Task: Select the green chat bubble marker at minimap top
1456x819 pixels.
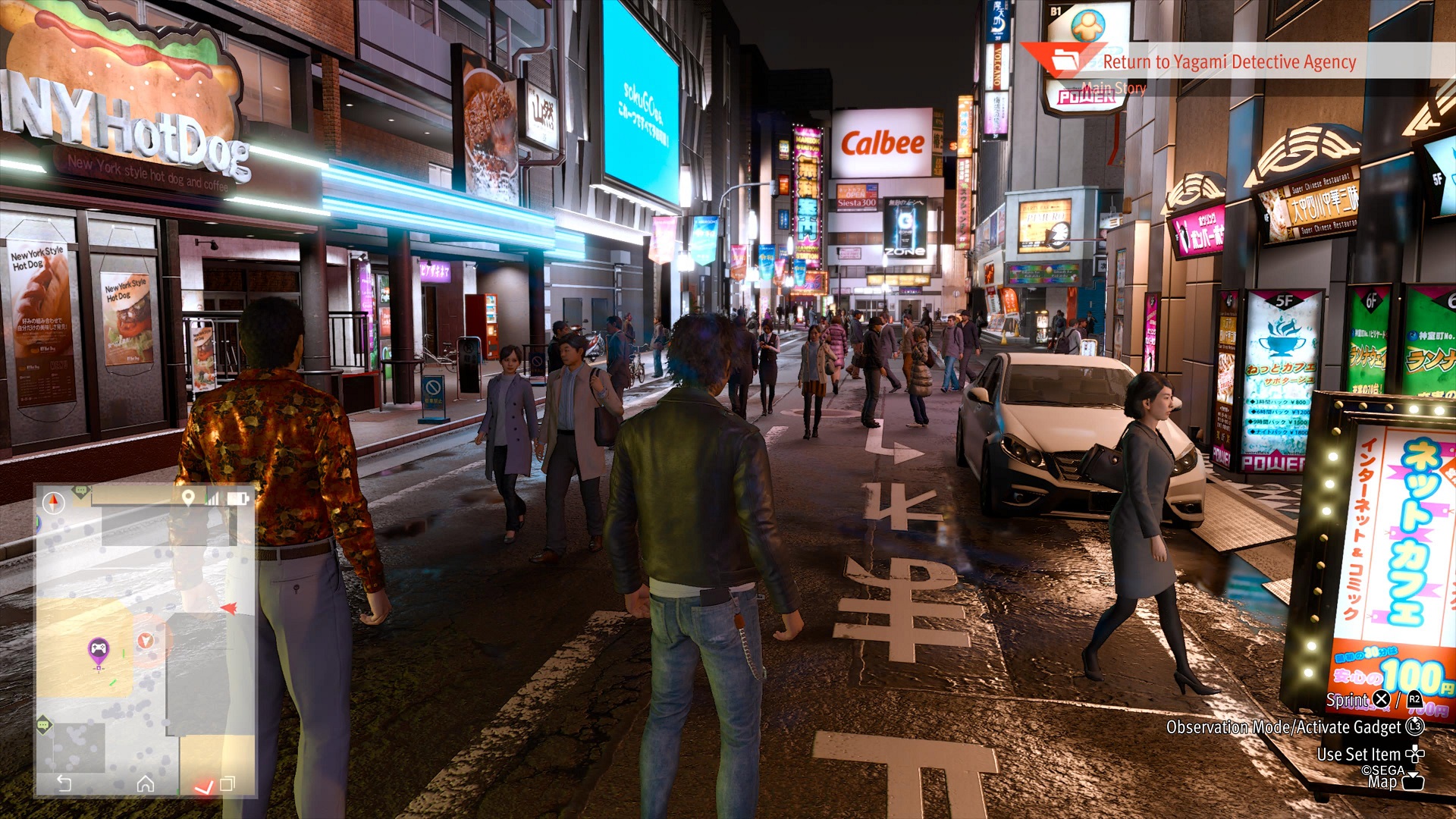Action: pyautogui.click(x=81, y=491)
